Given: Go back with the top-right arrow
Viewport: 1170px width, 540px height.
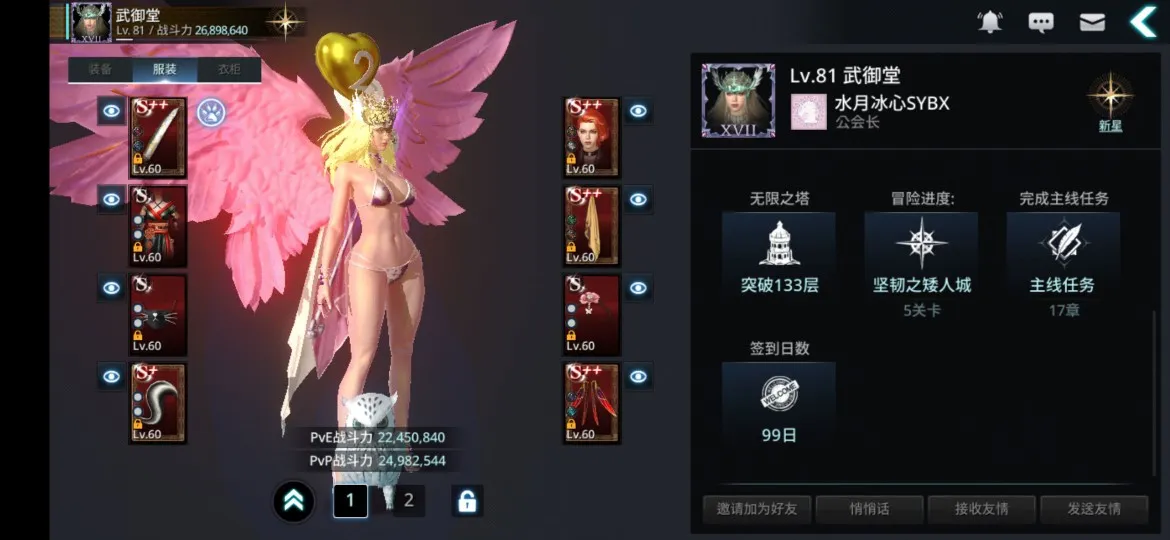Looking at the screenshot, I should [x=1142, y=21].
